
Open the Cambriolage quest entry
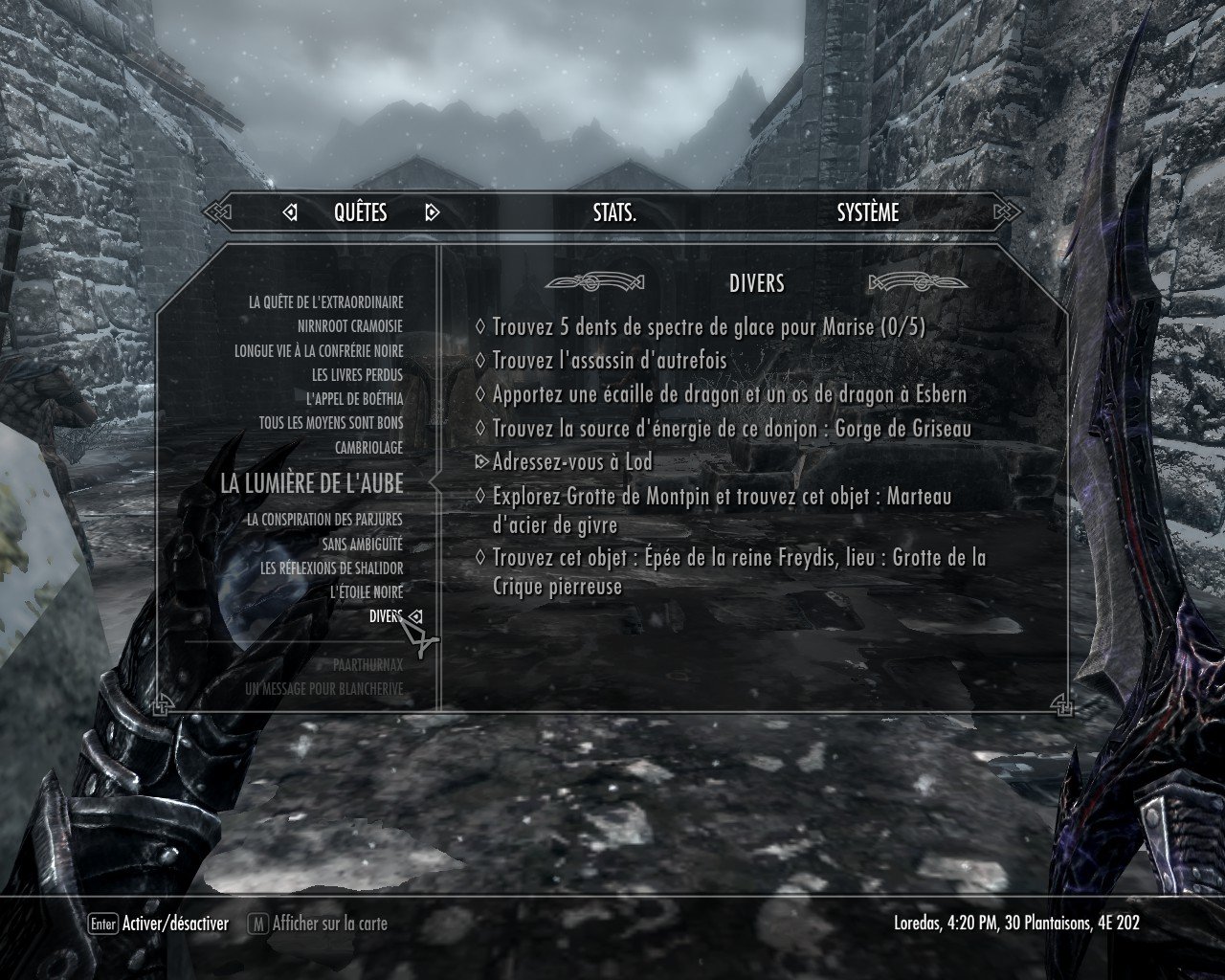click(368, 448)
